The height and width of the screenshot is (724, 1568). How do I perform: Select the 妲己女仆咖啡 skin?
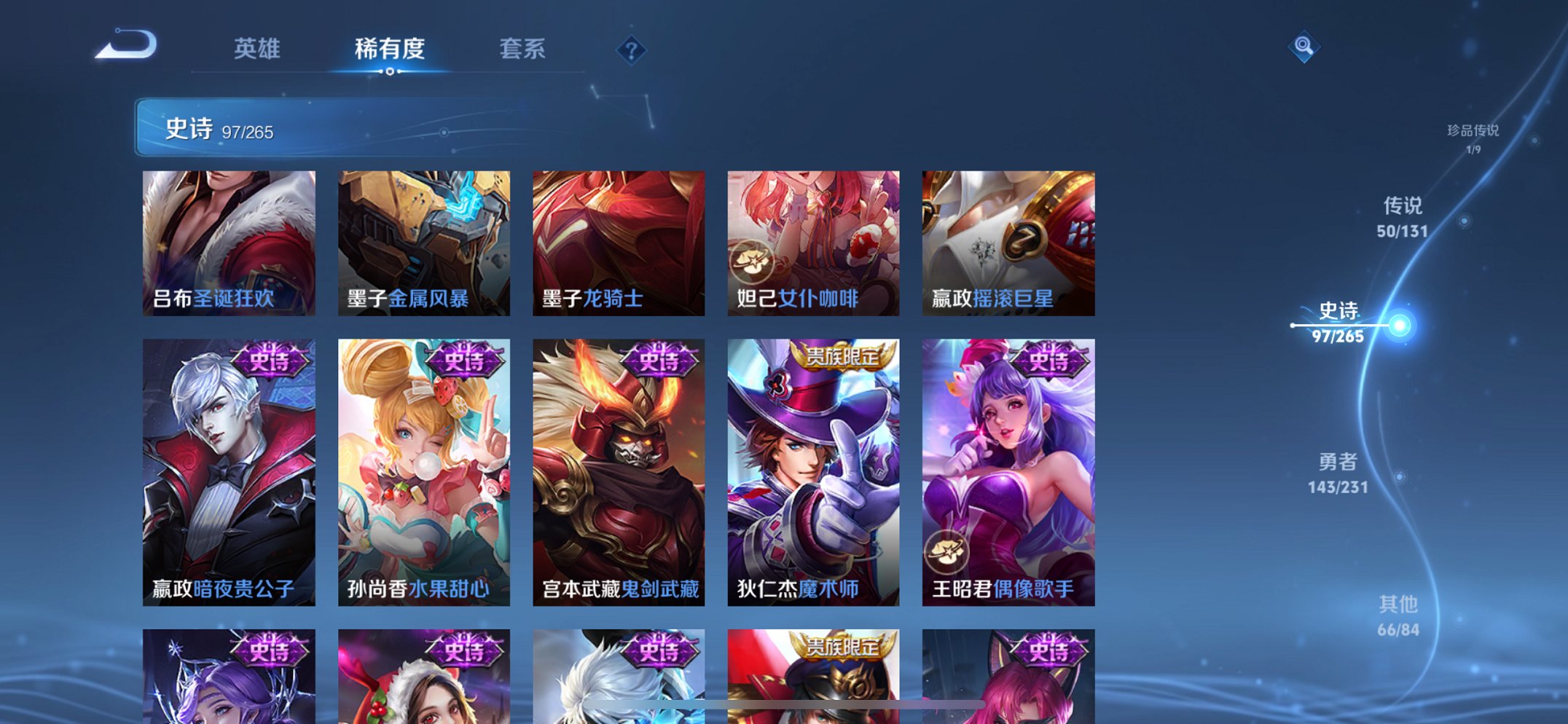(813, 240)
